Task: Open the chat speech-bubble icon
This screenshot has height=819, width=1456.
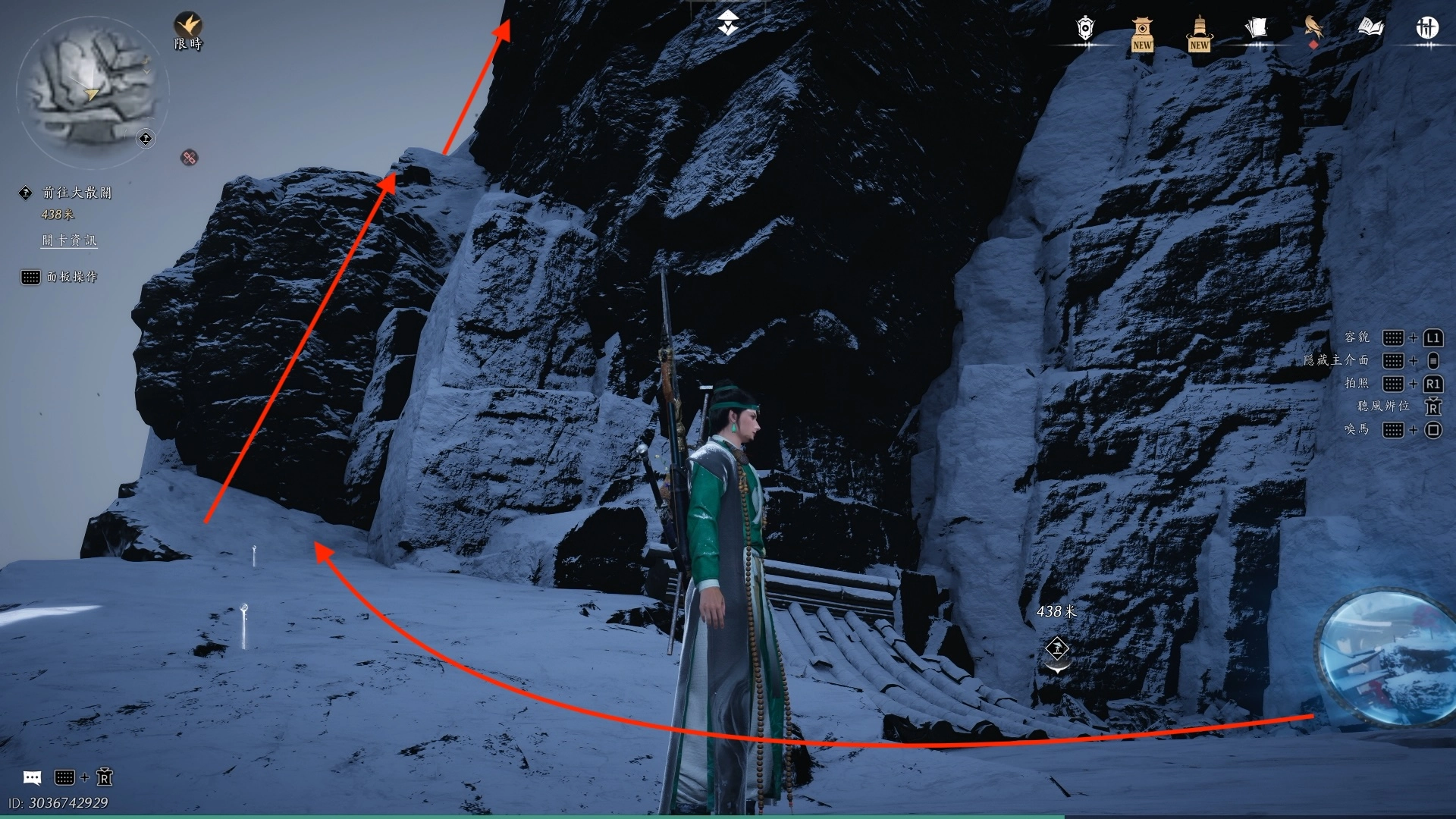Action: coord(32,777)
